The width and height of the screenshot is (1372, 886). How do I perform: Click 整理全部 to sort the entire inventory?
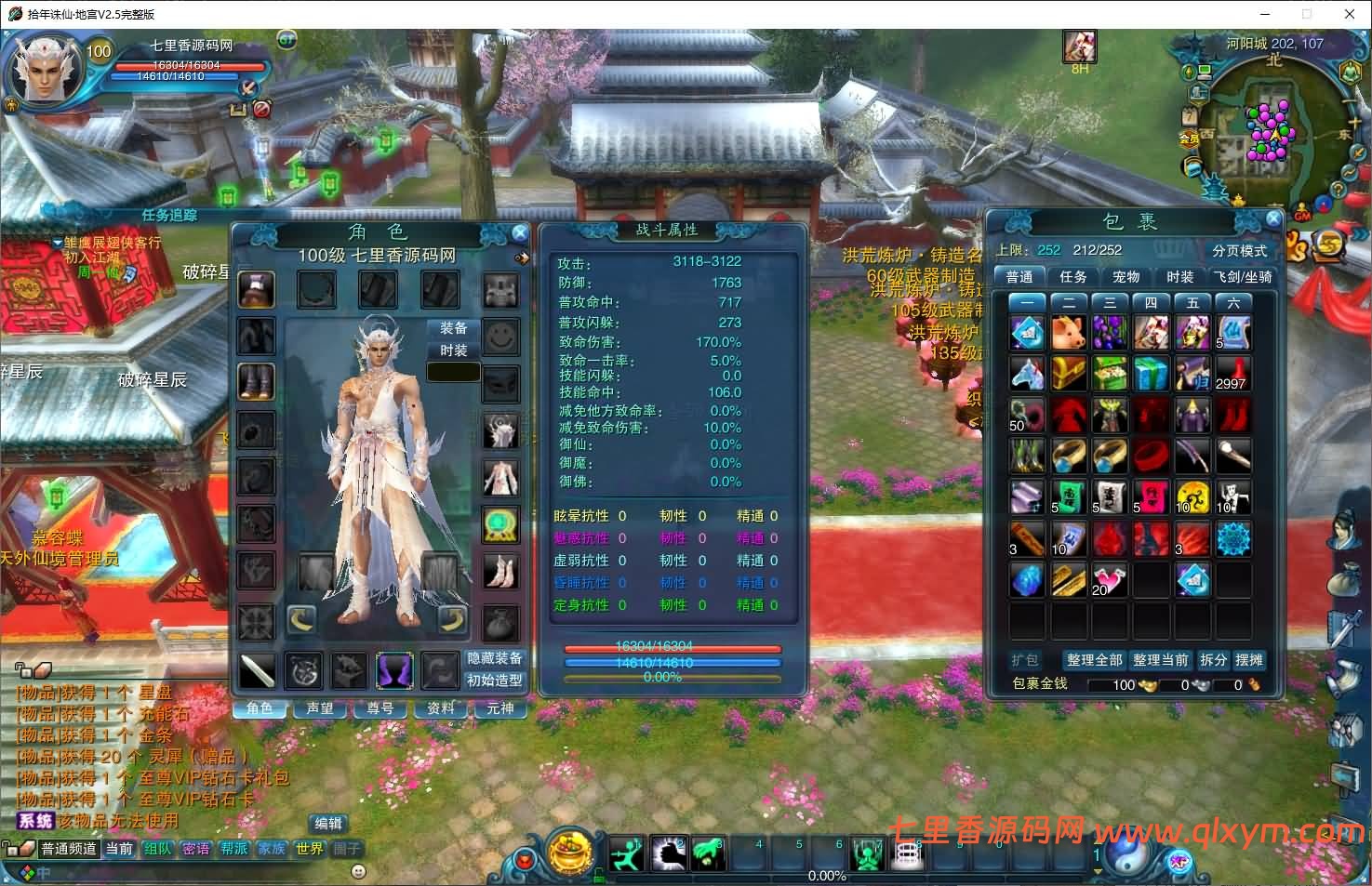tap(1096, 660)
